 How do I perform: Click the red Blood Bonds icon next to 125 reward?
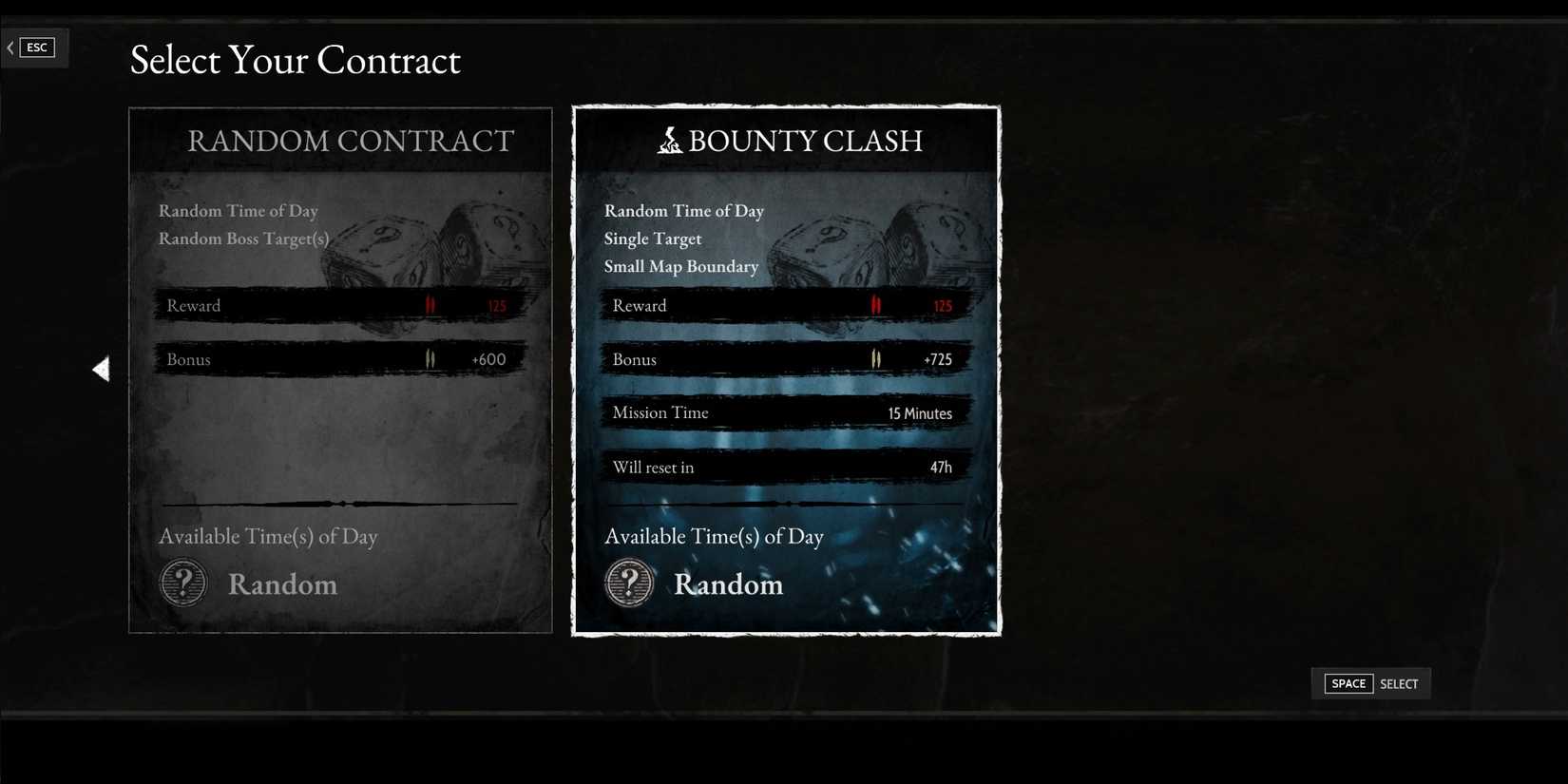429,304
